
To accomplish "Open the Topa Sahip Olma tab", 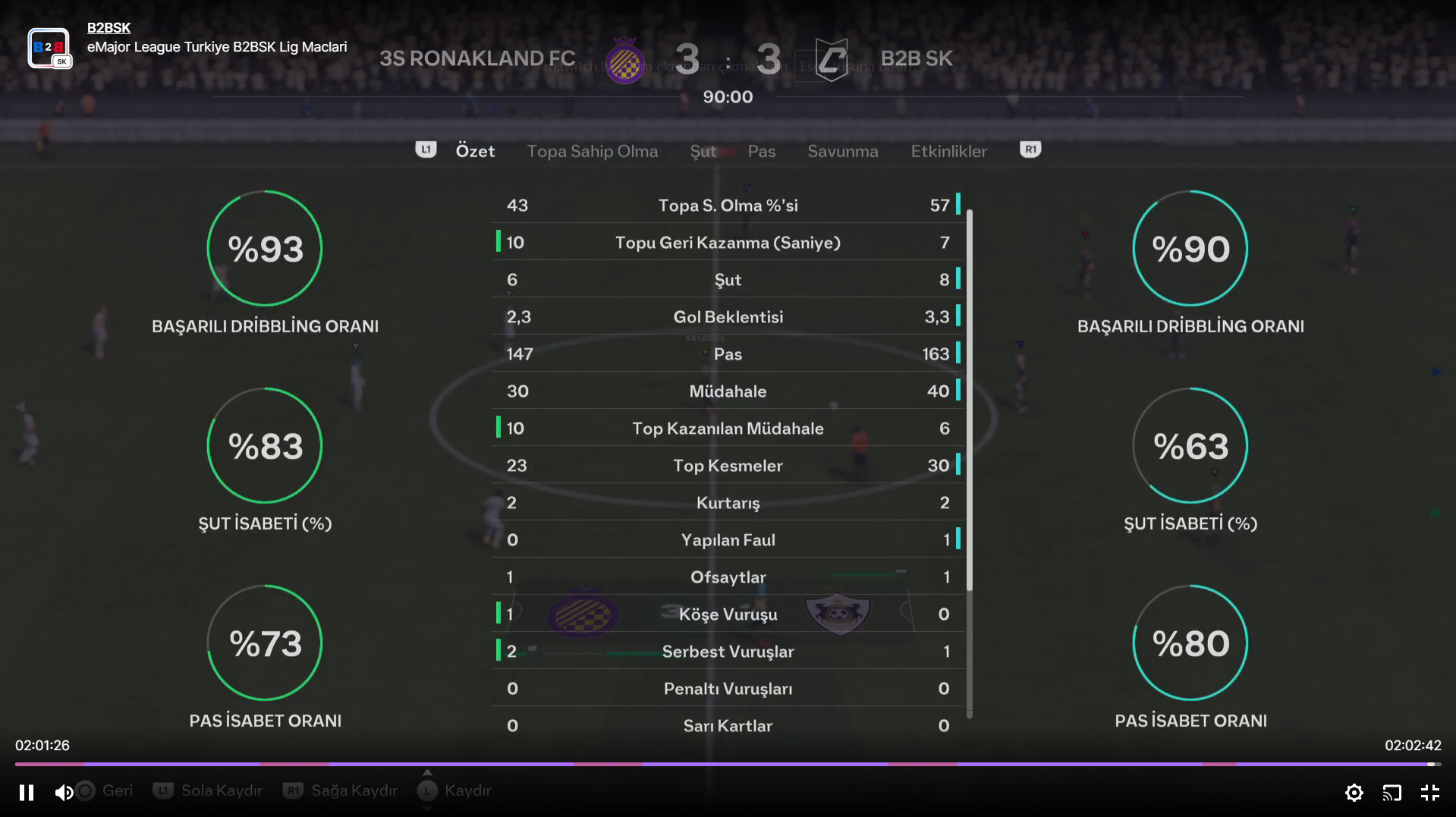I will click(x=592, y=151).
